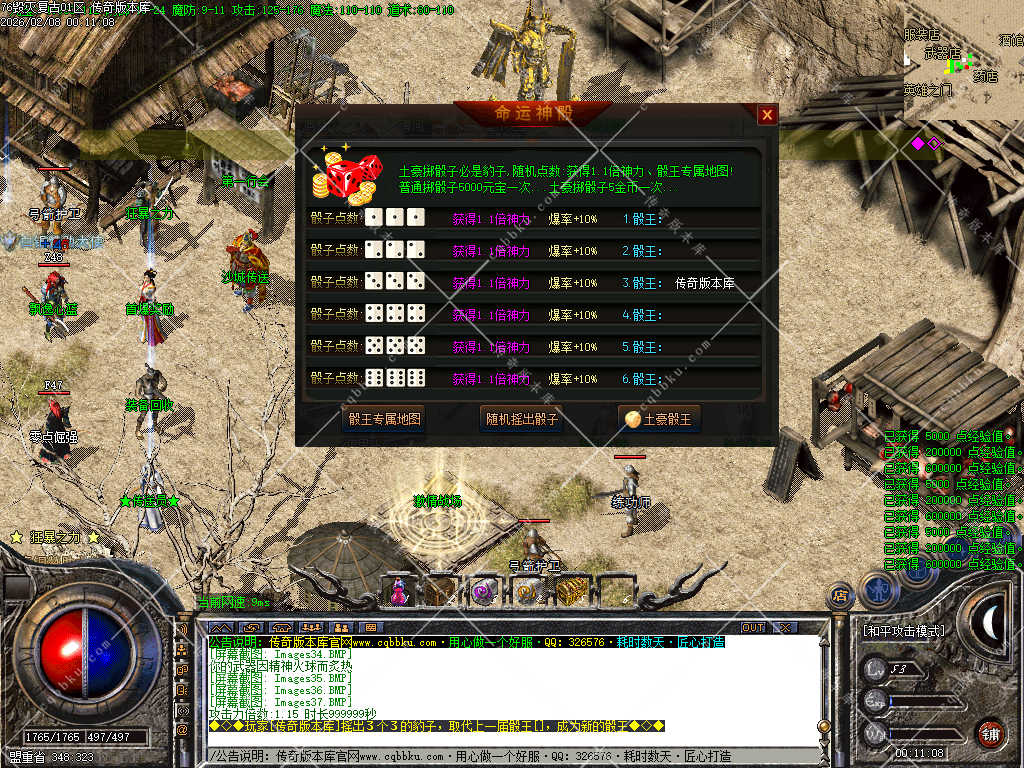This screenshot has height=768, width=1024.
Task: Open the 骰王专属地图 button
Action: click(384, 419)
